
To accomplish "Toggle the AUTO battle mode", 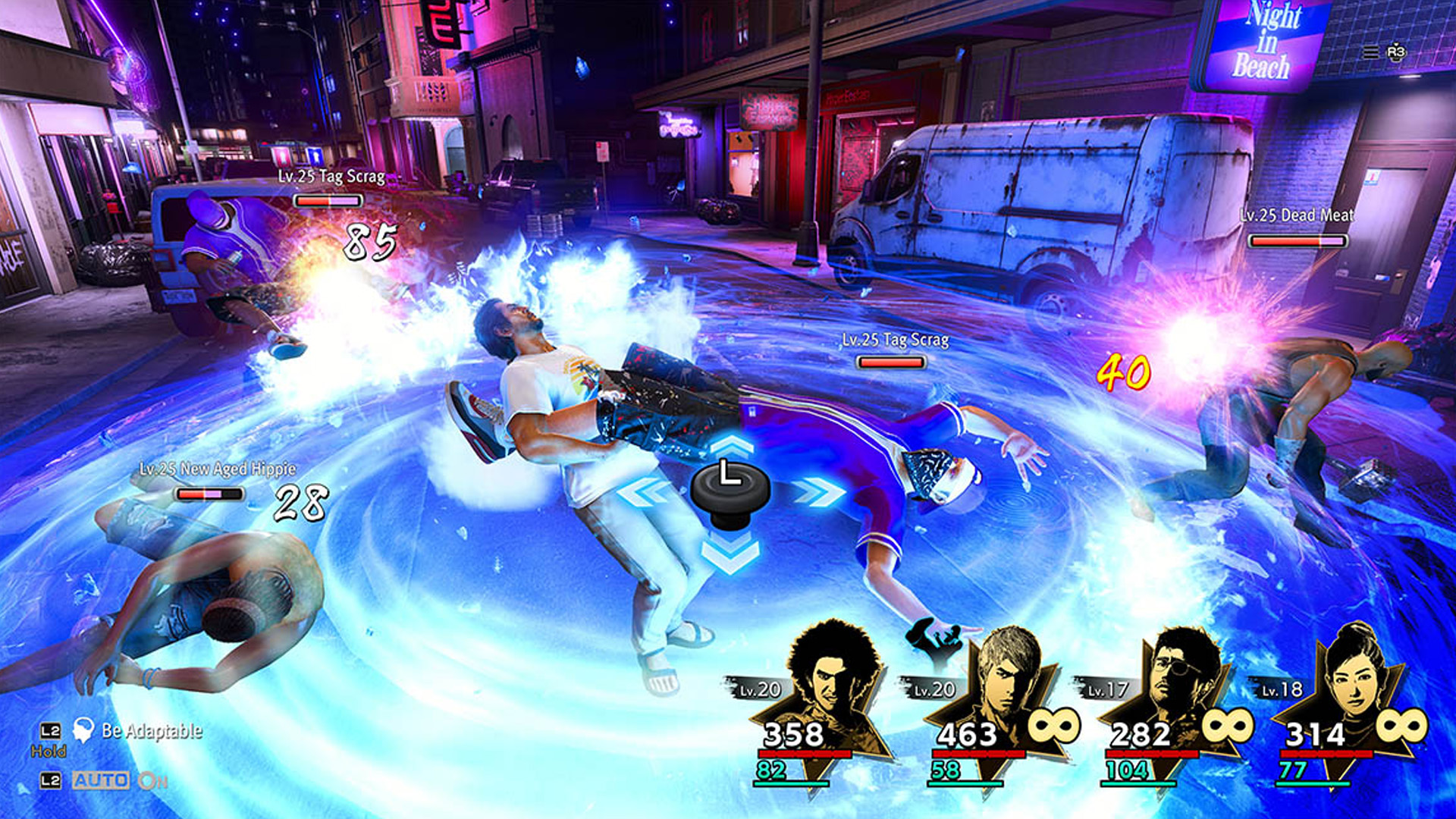I will click(101, 780).
